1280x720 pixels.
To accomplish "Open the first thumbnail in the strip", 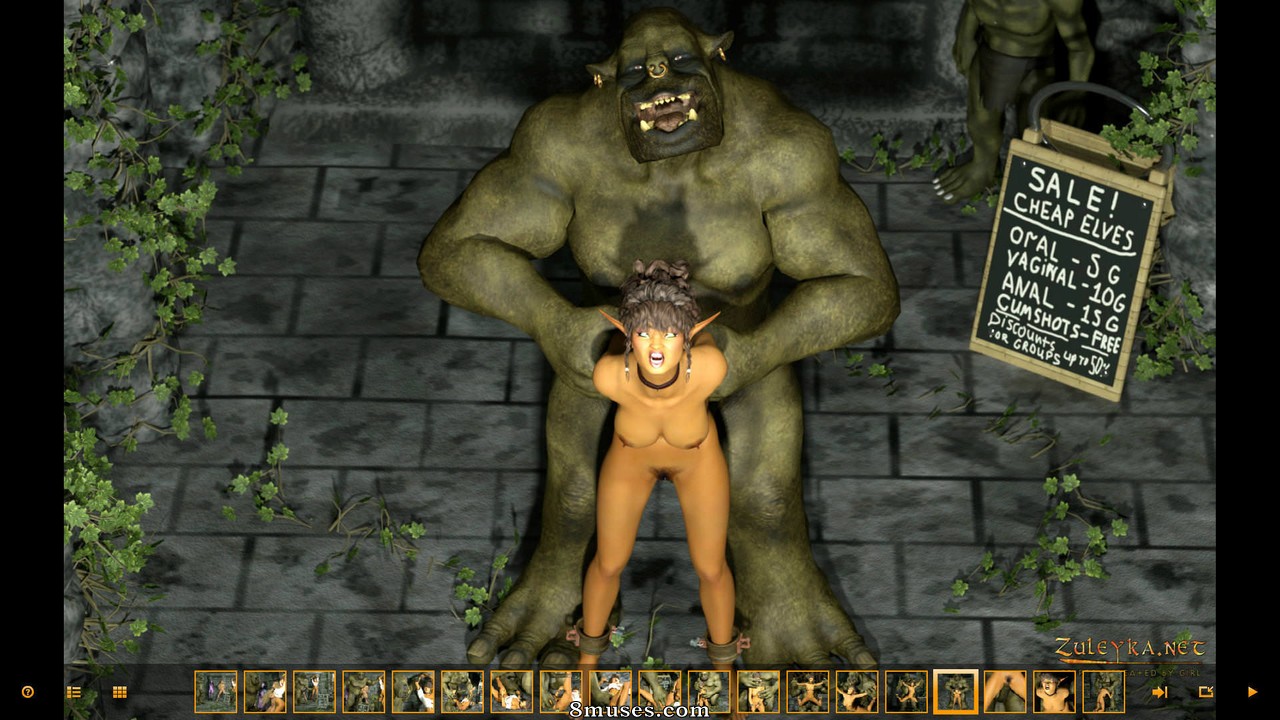I will click(216, 691).
